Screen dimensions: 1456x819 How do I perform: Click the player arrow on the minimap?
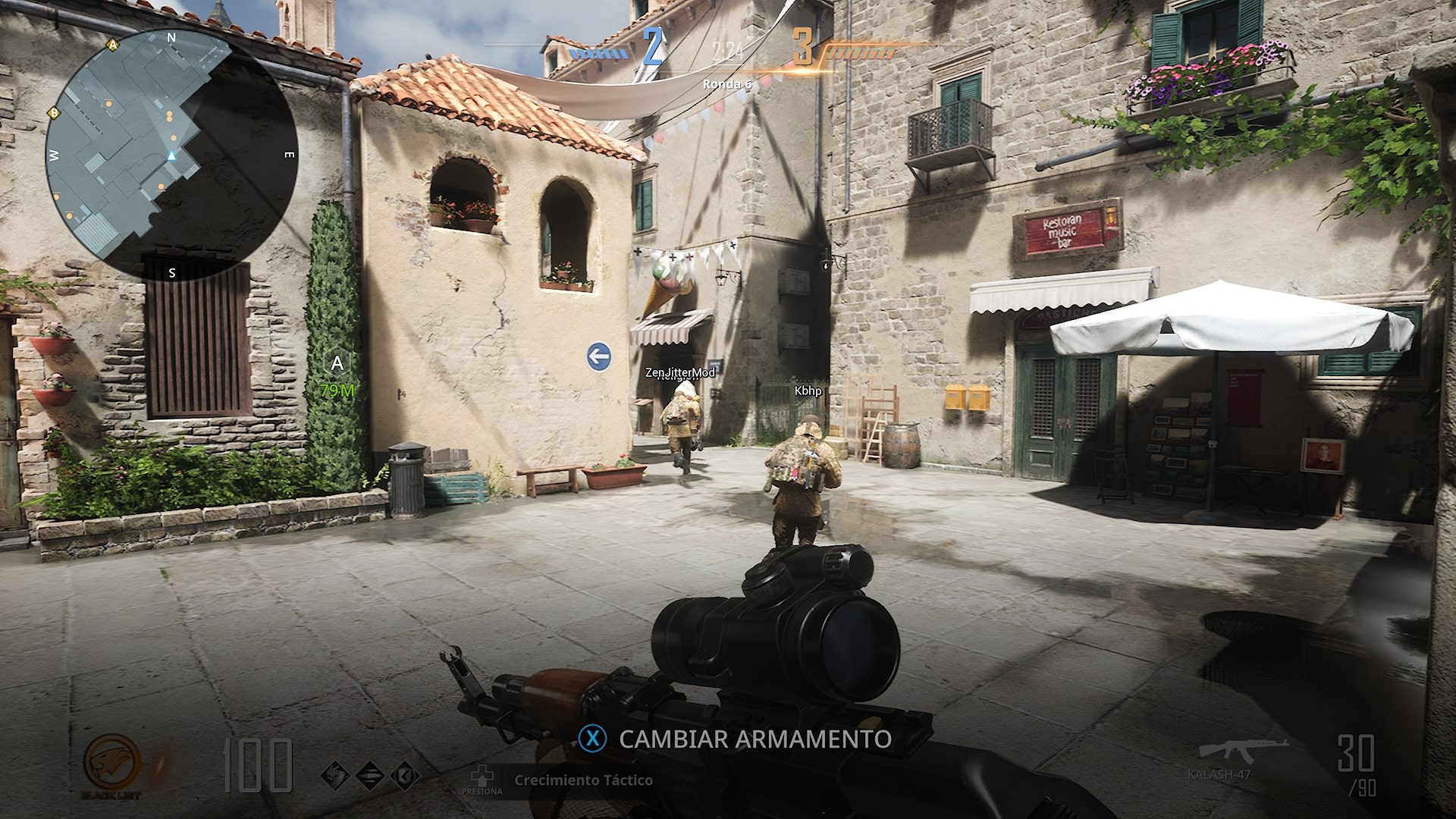171,156
